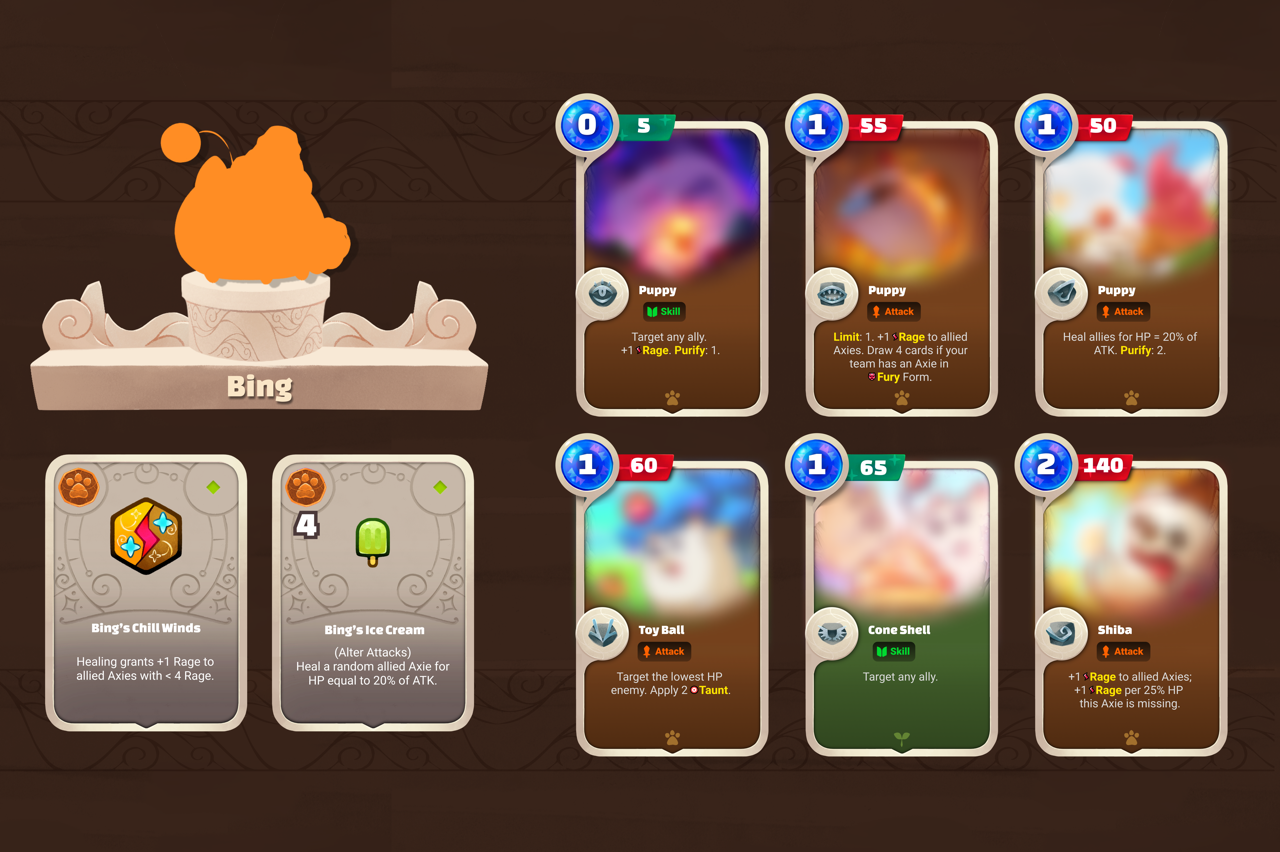Image resolution: width=1280 pixels, height=852 pixels.
Task: Click the plant leaf icon below Cone Shell
Action: point(901,737)
